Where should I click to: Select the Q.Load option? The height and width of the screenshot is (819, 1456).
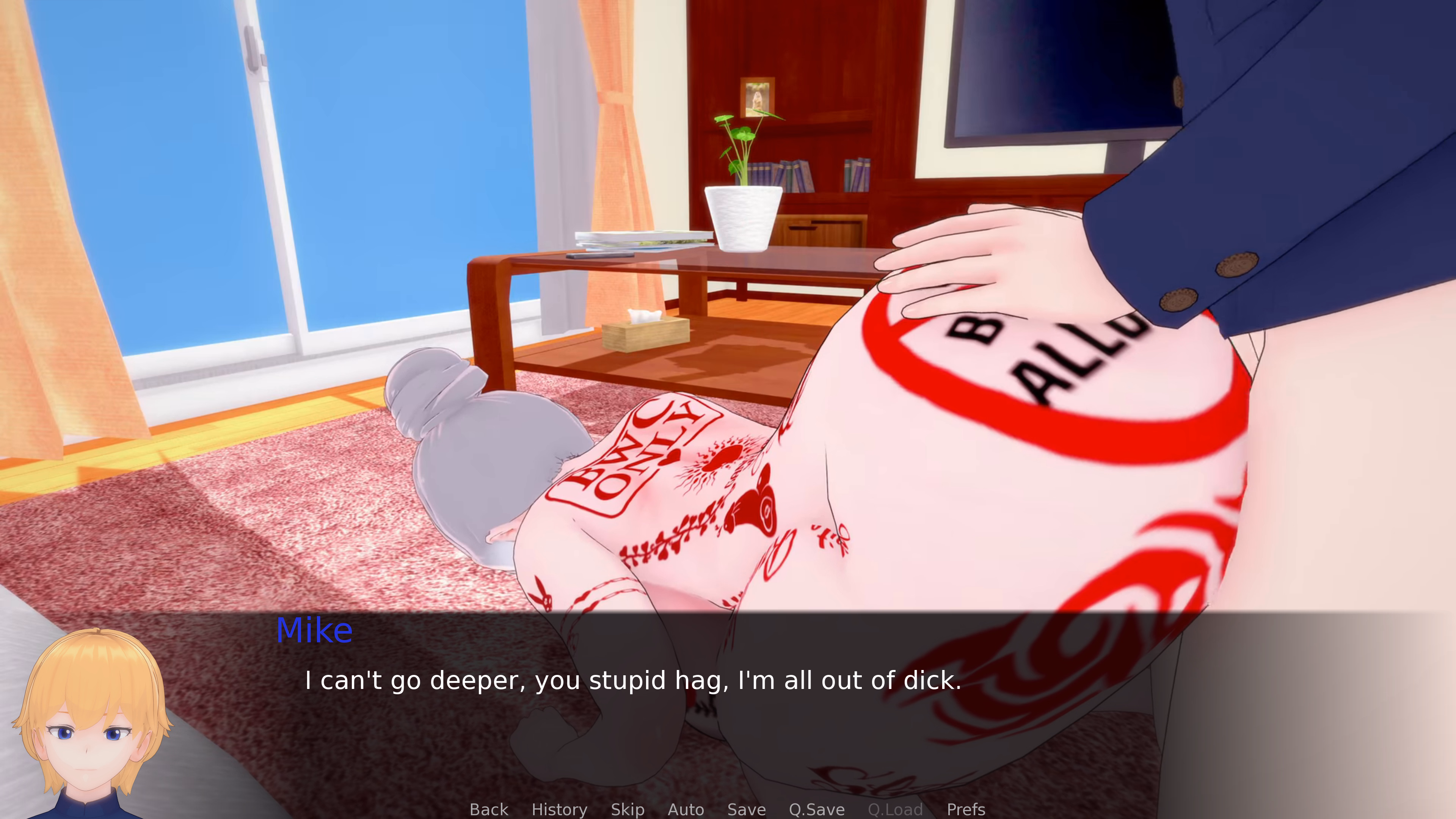[x=895, y=810]
